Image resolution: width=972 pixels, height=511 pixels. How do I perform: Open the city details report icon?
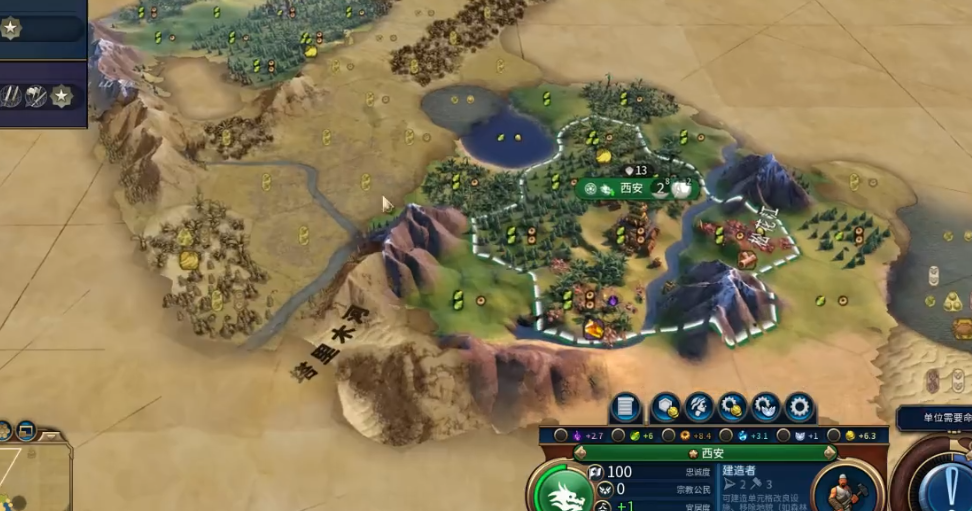pos(626,408)
